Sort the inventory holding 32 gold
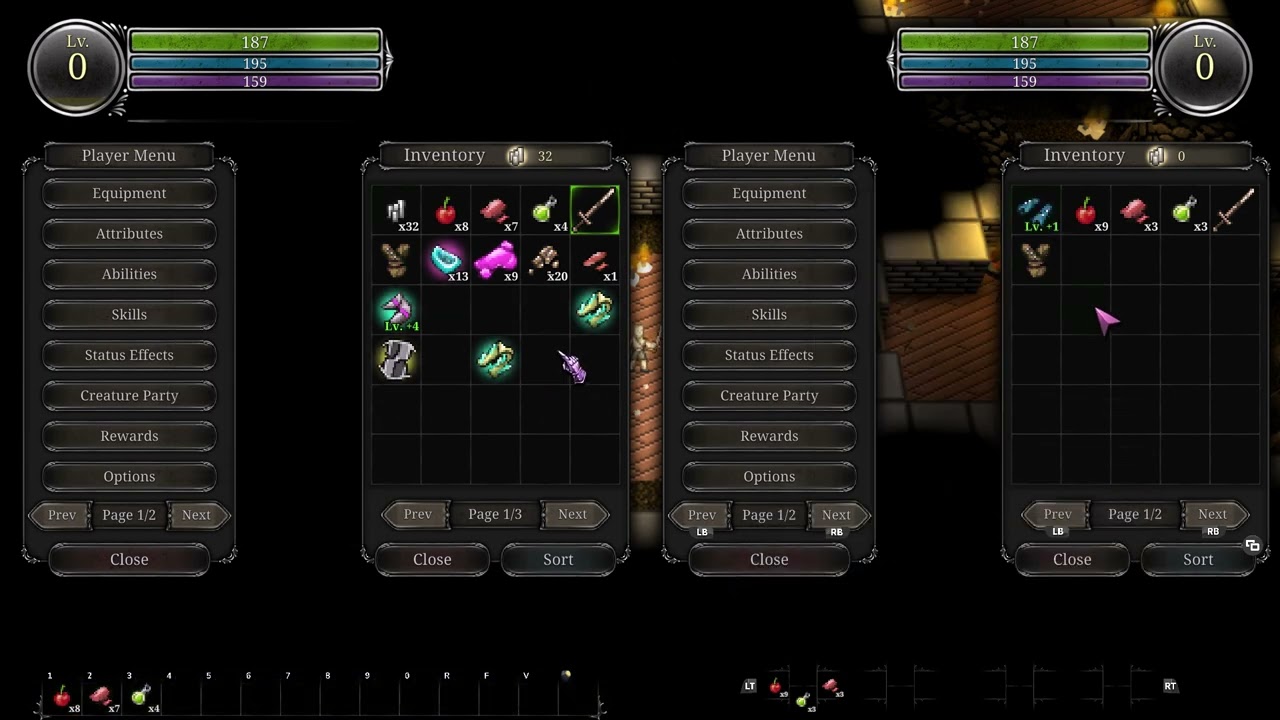Viewport: 1280px width, 720px height. click(558, 559)
